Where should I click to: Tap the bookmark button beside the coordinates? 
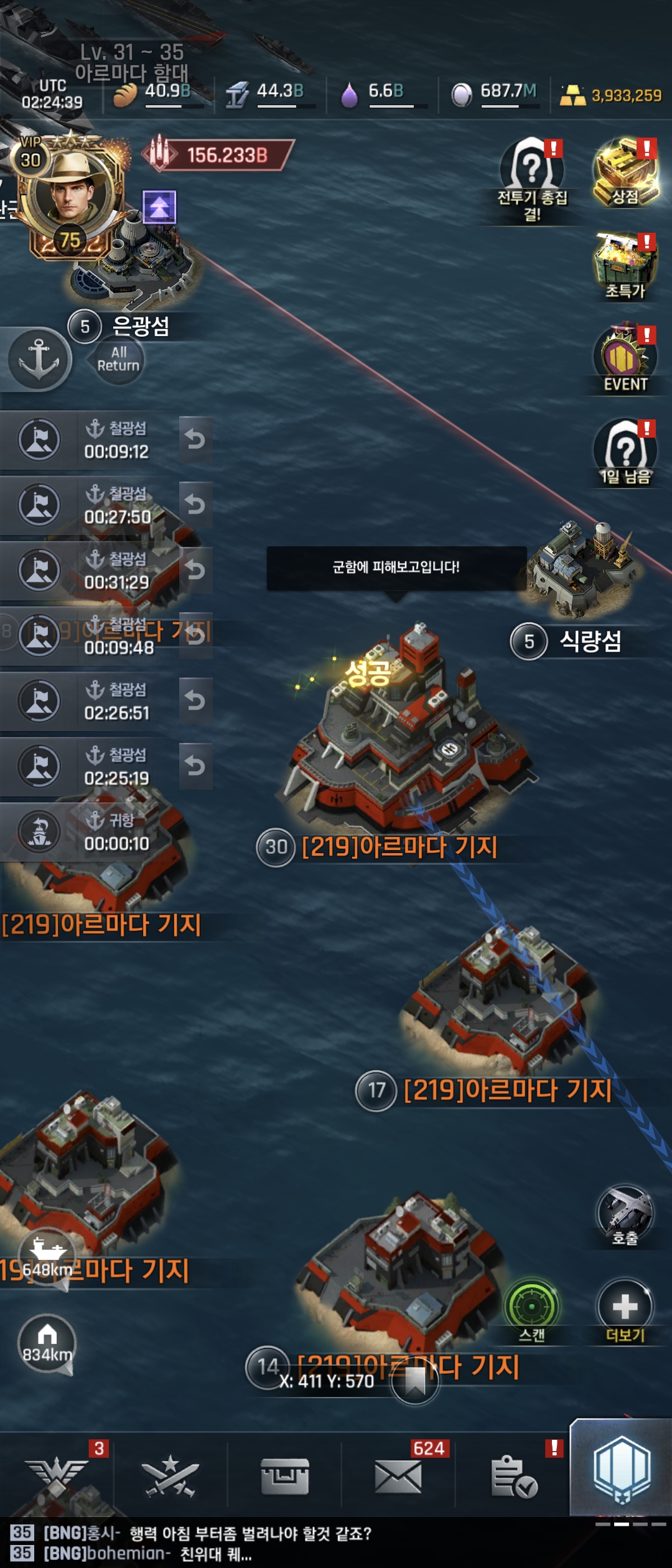(x=415, y=1383)
